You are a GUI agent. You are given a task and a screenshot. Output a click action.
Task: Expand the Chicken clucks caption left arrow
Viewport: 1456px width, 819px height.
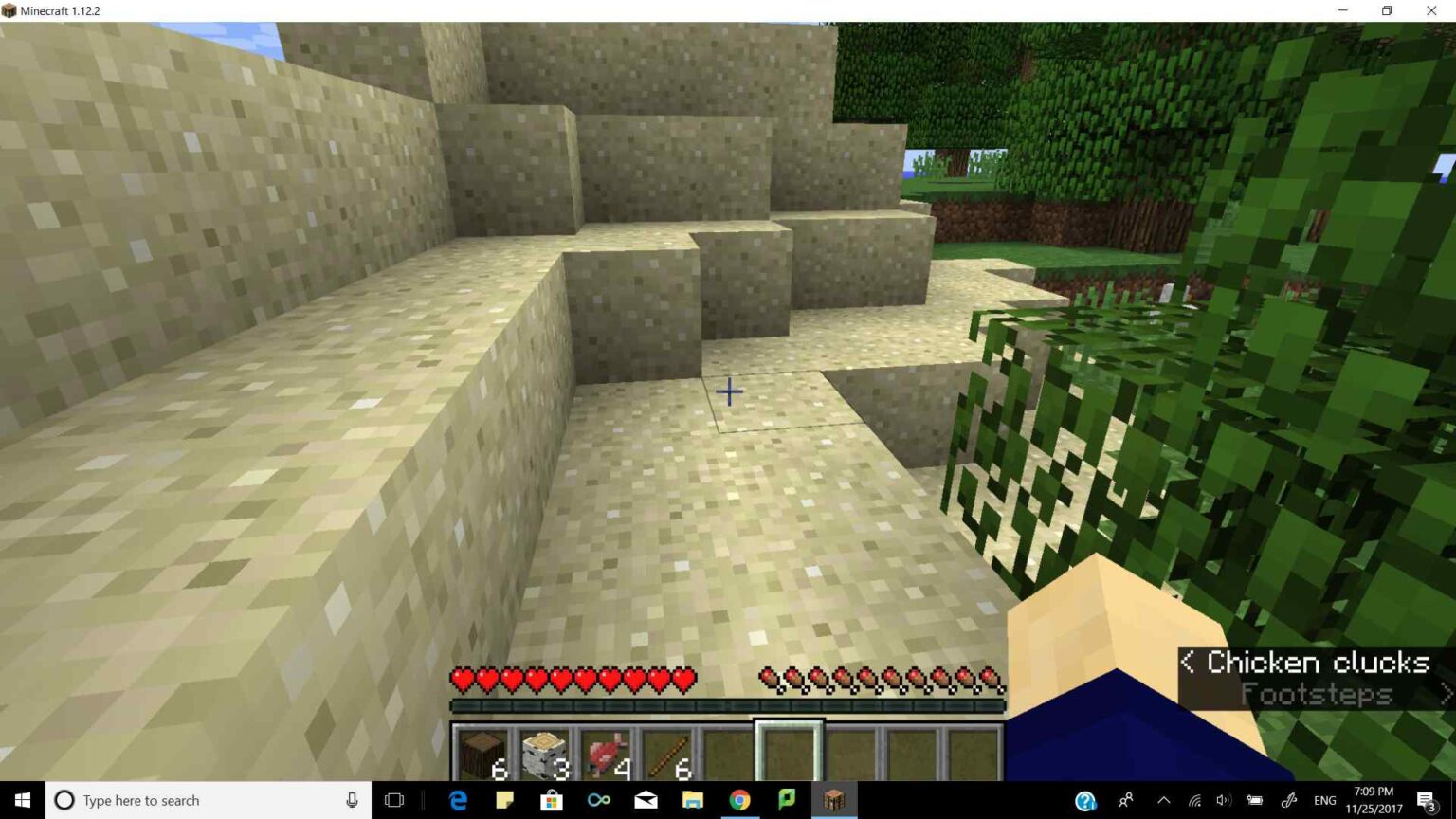(1189, 663)
